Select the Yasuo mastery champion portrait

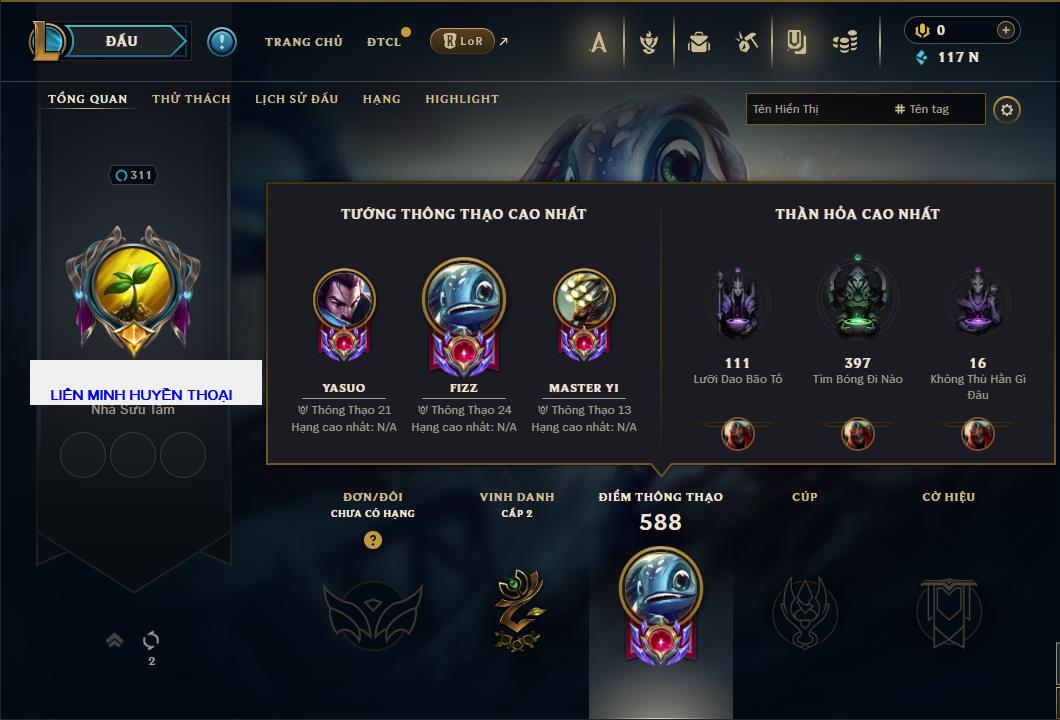[344, 300]
